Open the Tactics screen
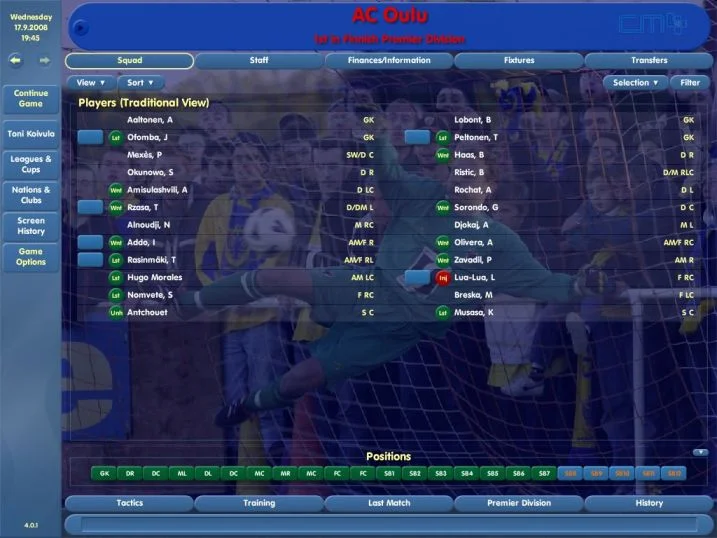The image size is (717, 538). click(x=129, y=503)
